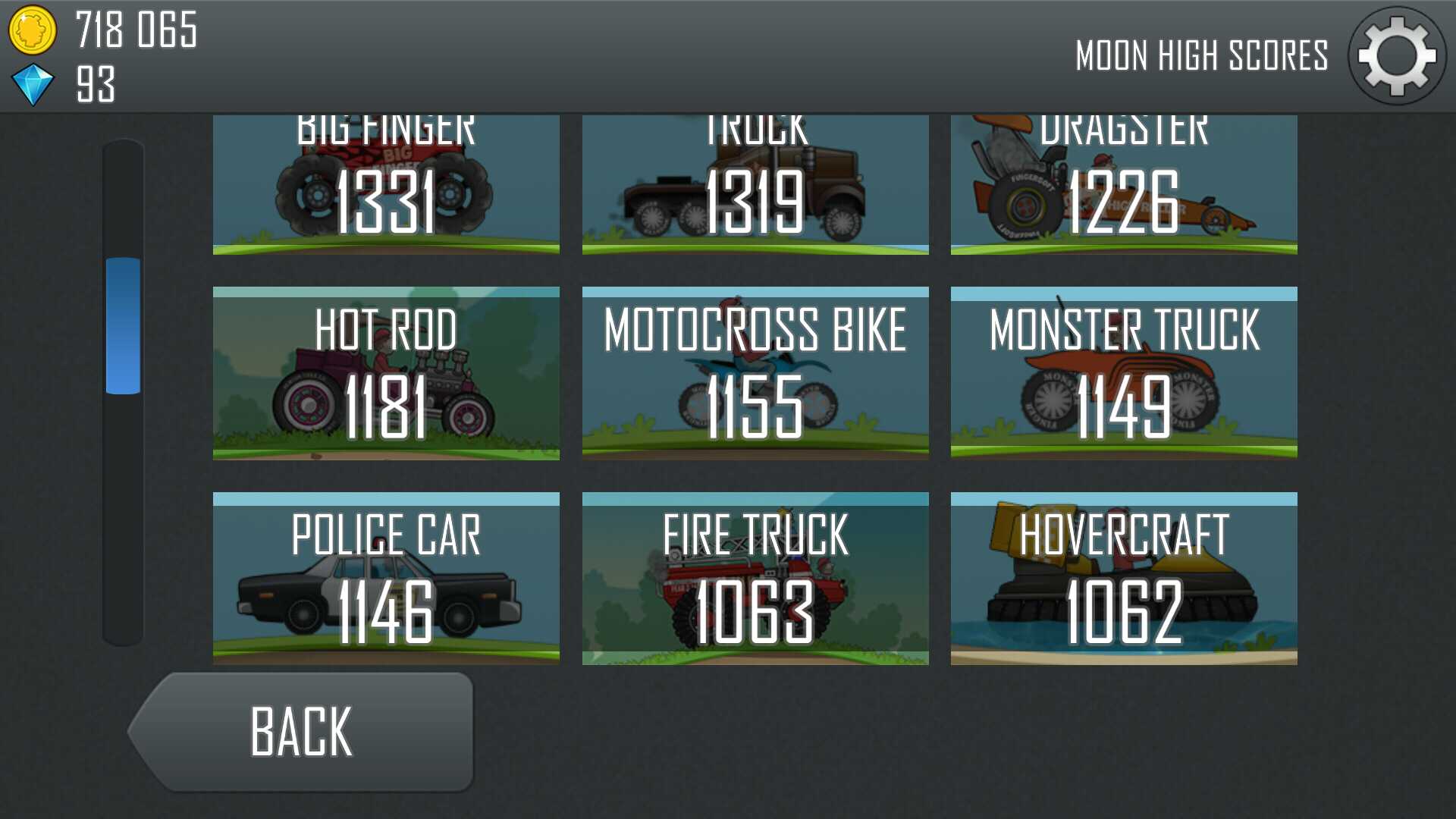1456x819 pixels.
Task: Choose the Motocross Bike score tile
Action: click(755, 373)
